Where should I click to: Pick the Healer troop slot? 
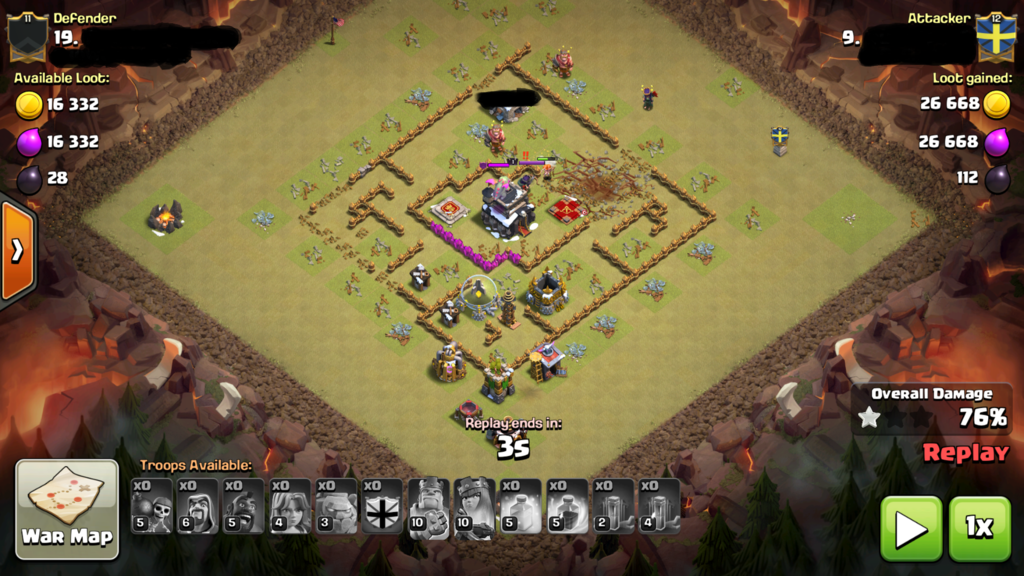290,506
